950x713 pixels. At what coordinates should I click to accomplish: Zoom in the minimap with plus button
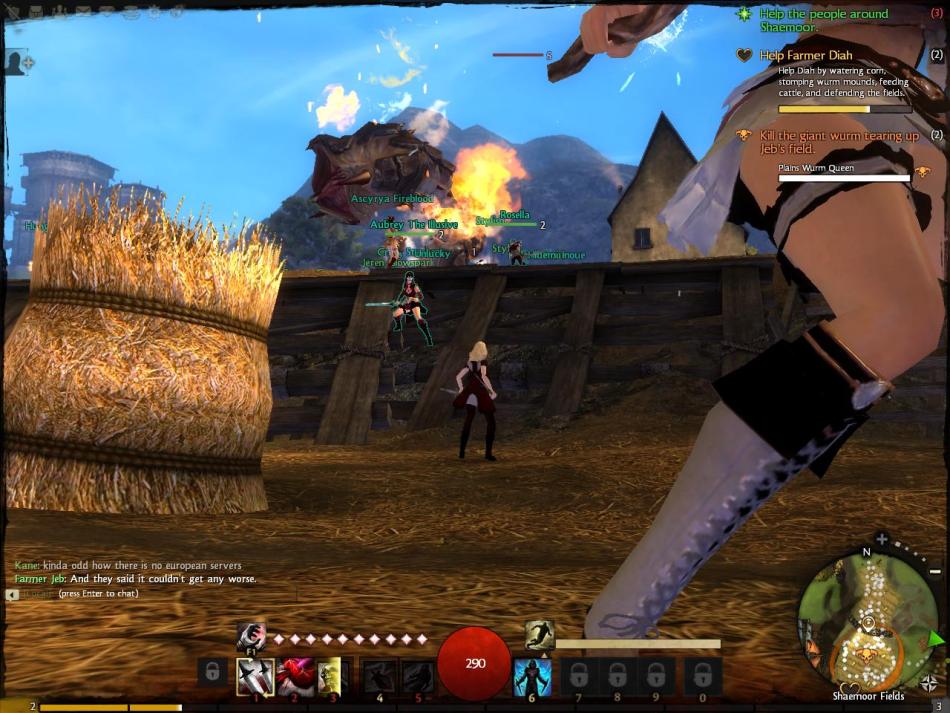(882, 540)
